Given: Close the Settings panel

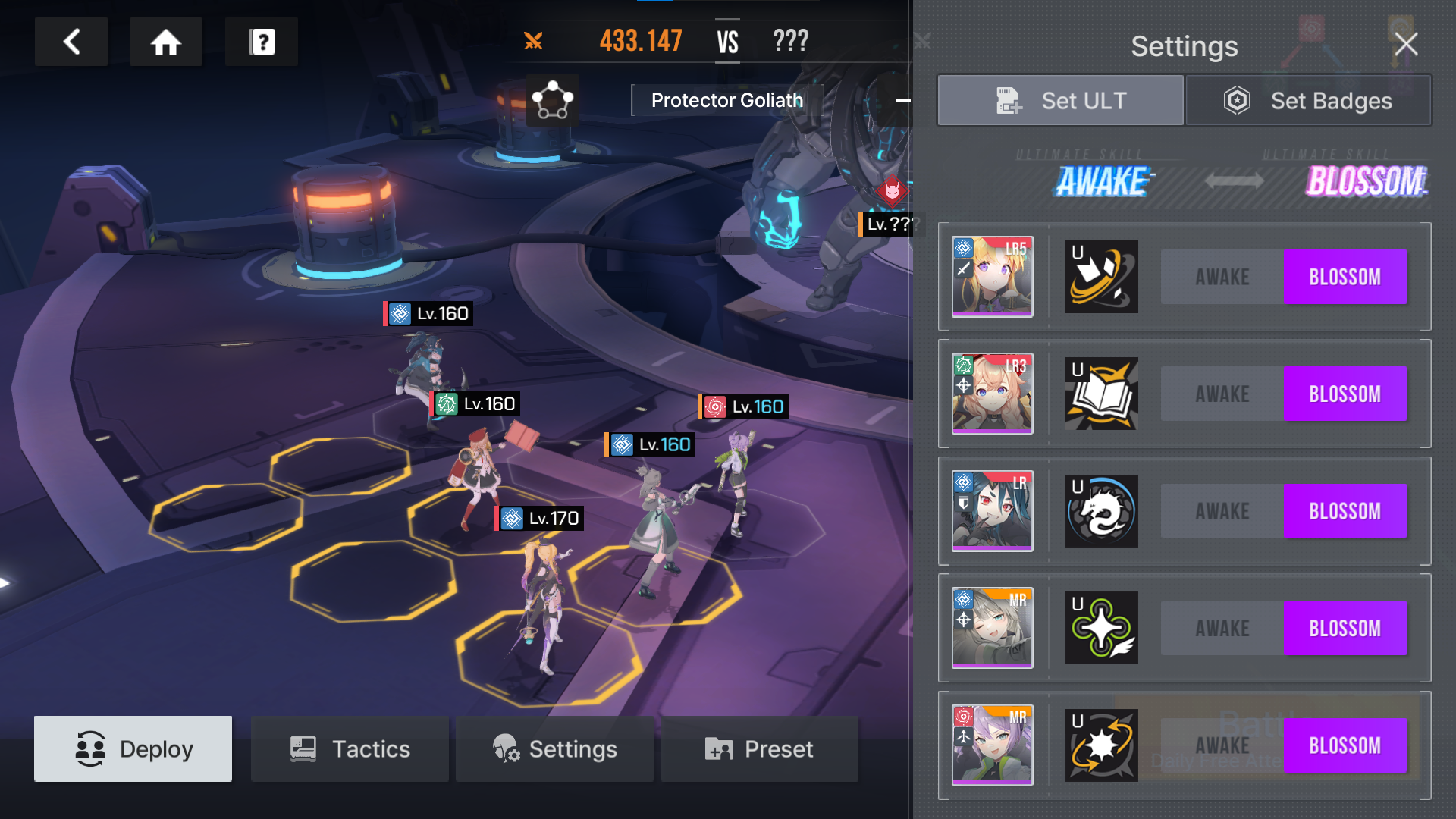Looking at the screenshot, I should coord(1406,45).
